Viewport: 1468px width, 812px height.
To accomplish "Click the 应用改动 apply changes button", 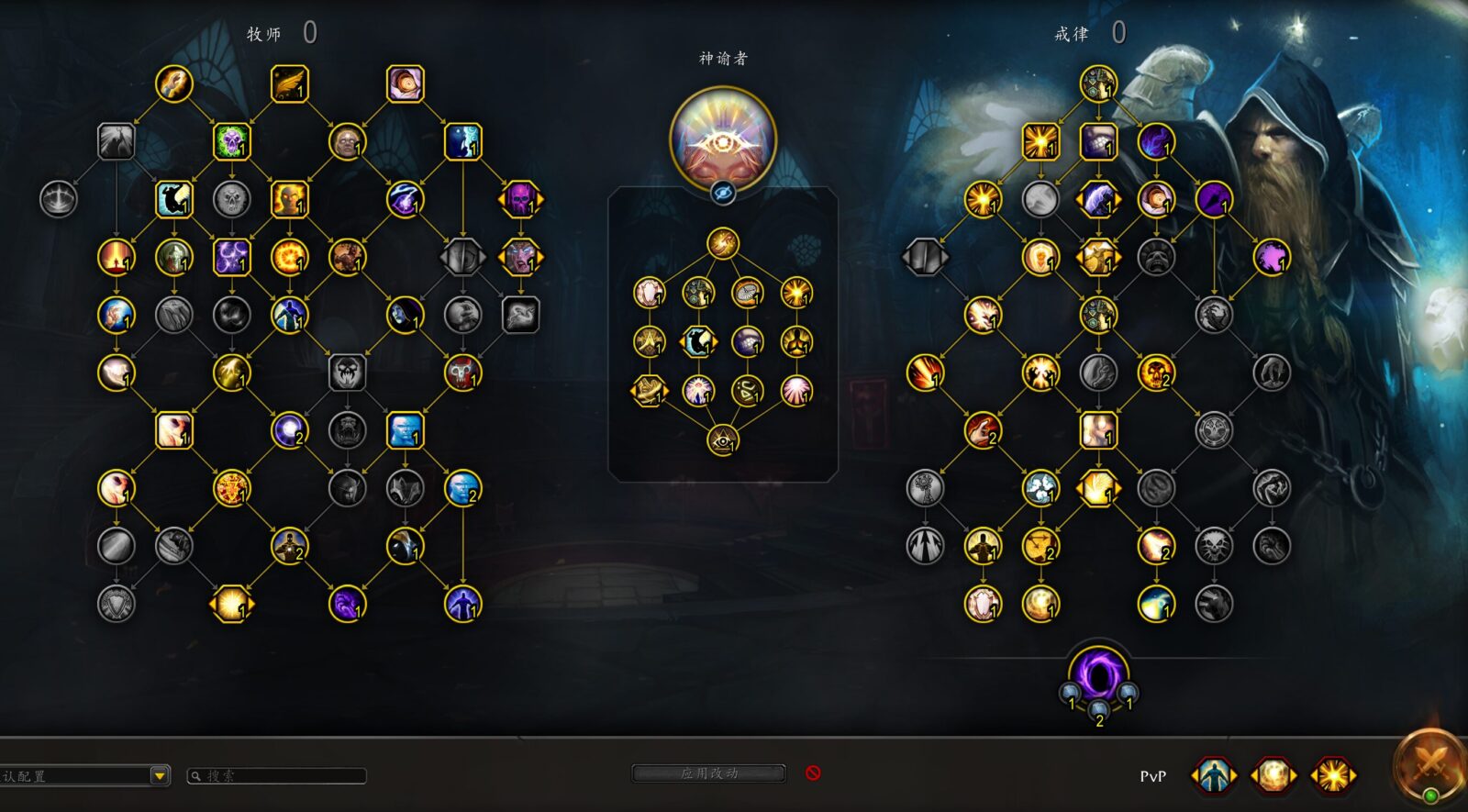I will [x=708, y=773].
